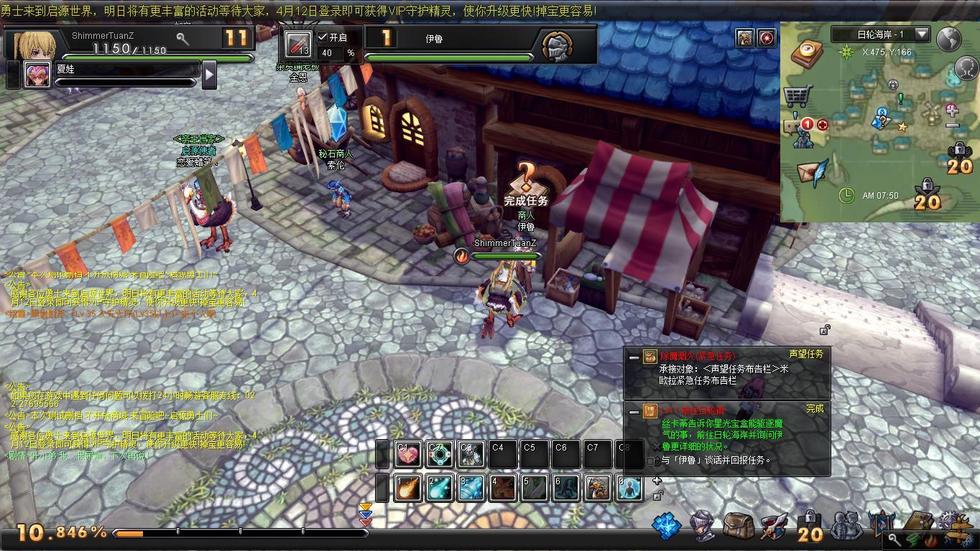
Task: Open the shopping cart store icon
Action: point(797,96)
